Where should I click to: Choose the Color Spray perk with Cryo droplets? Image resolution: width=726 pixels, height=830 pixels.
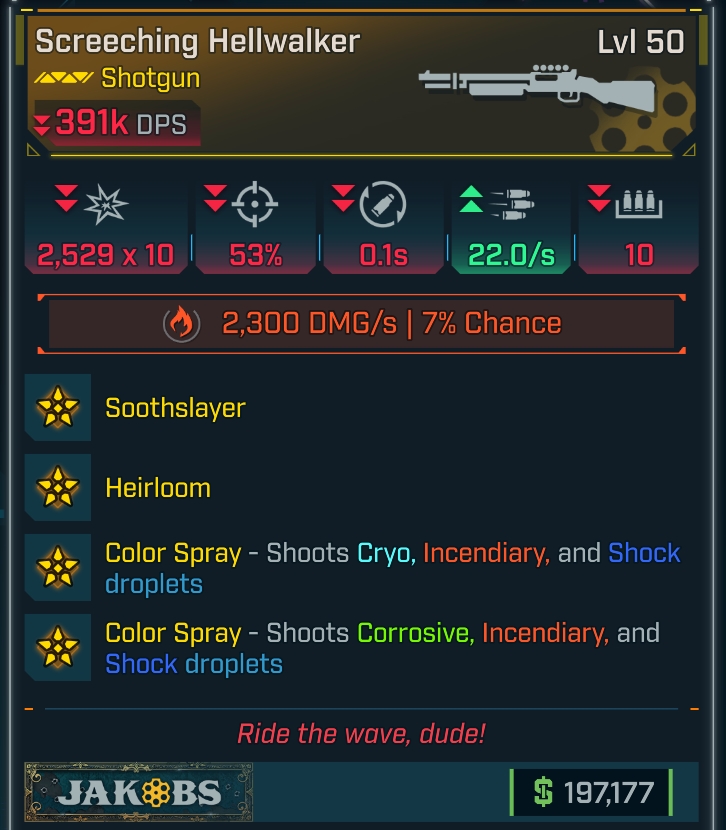pos(392,567)
